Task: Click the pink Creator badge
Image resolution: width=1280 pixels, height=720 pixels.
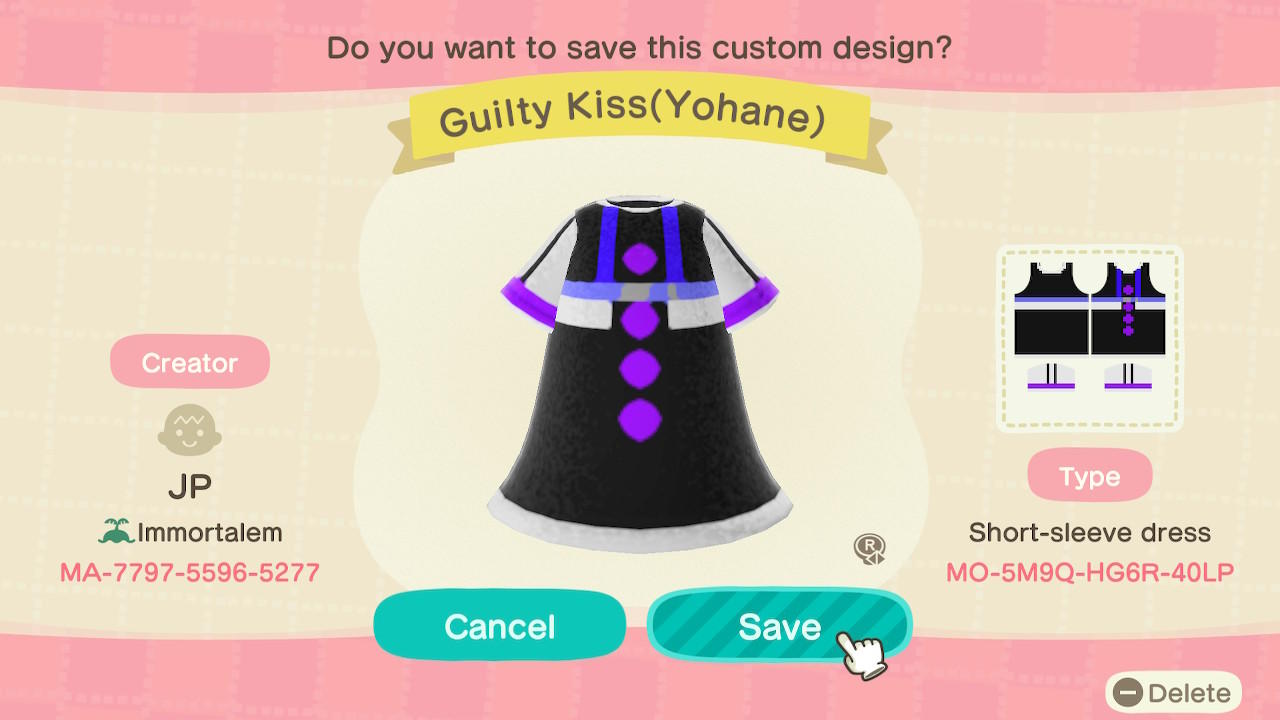Action: coord(190,362)
